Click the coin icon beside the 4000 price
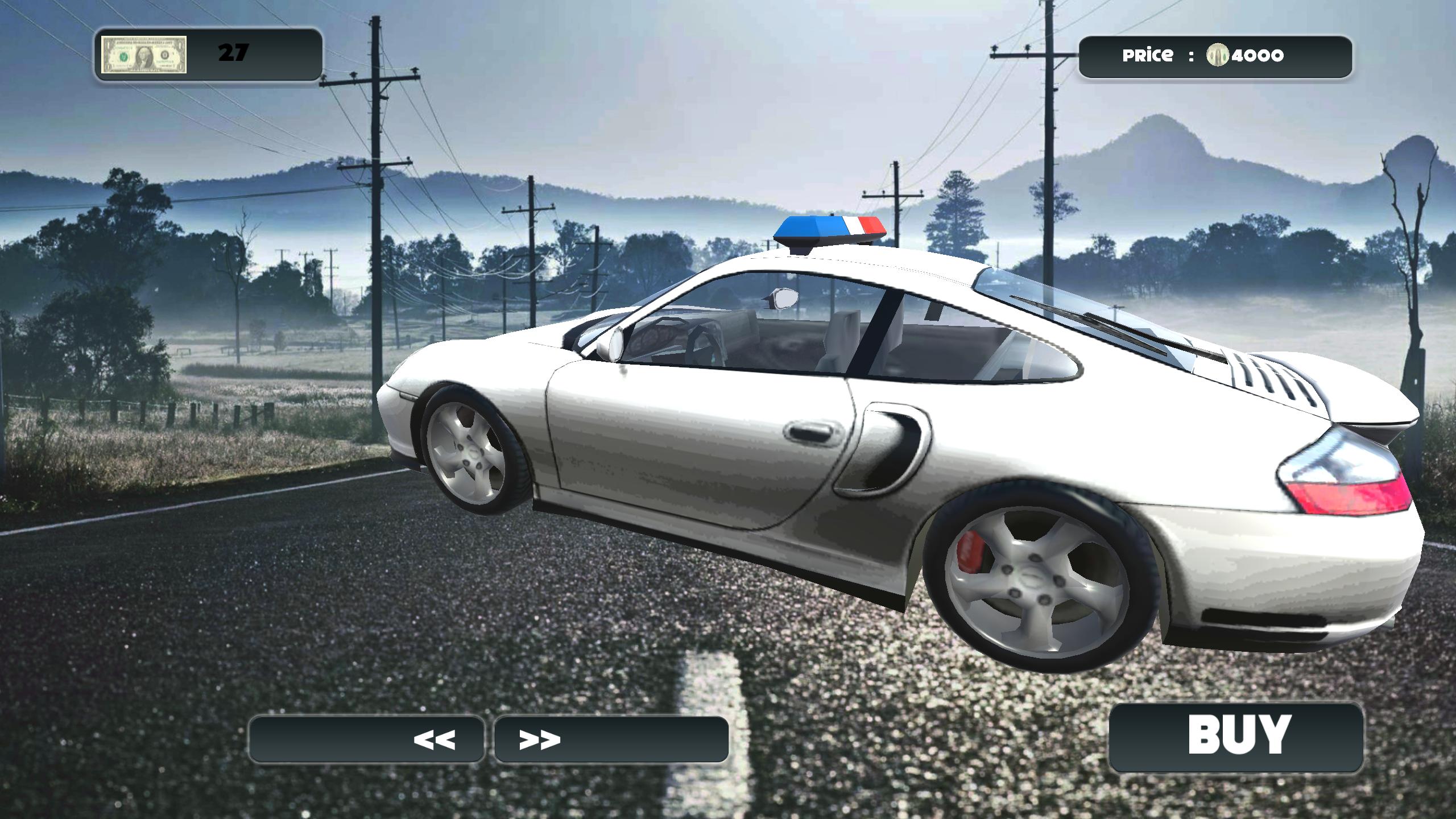This screenshot has height=819, width=1456. pos(1217,54)
